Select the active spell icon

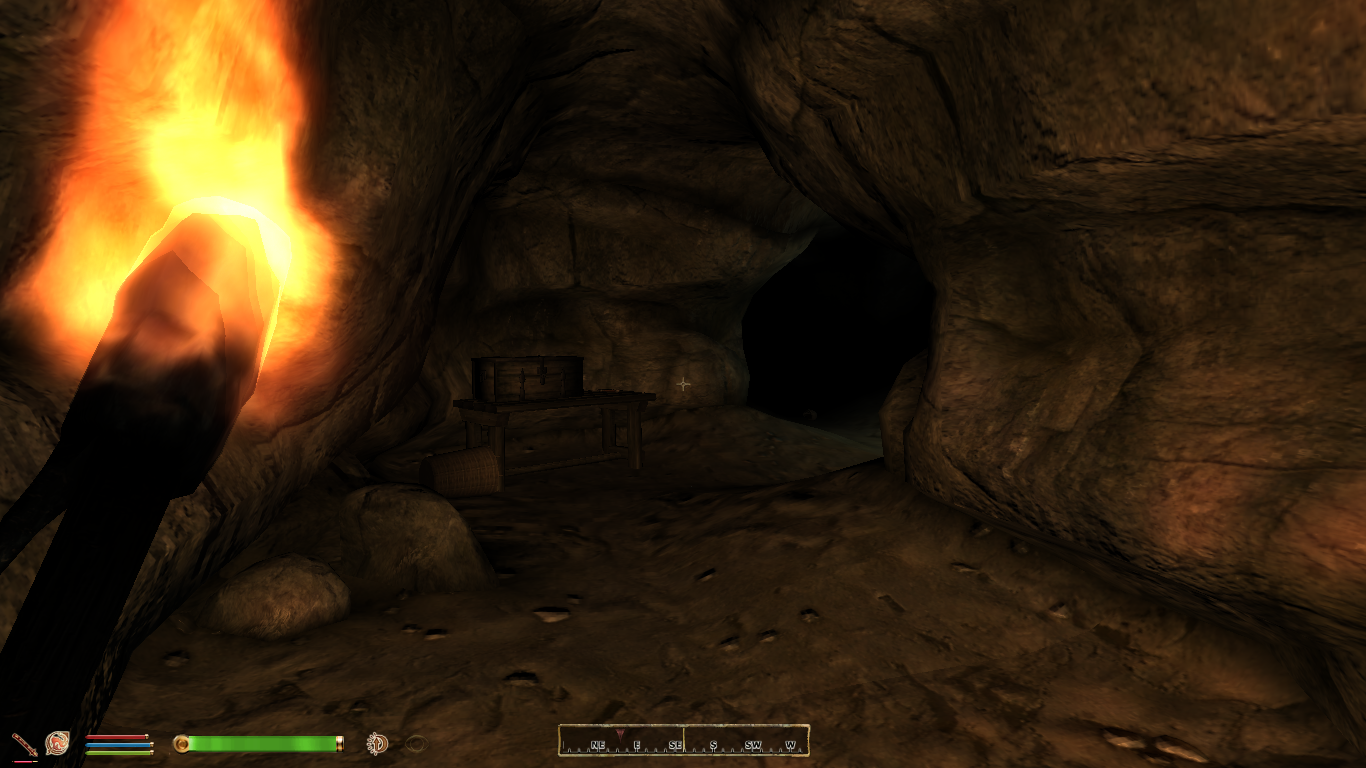pyautogui.click(x=58, y=743)
